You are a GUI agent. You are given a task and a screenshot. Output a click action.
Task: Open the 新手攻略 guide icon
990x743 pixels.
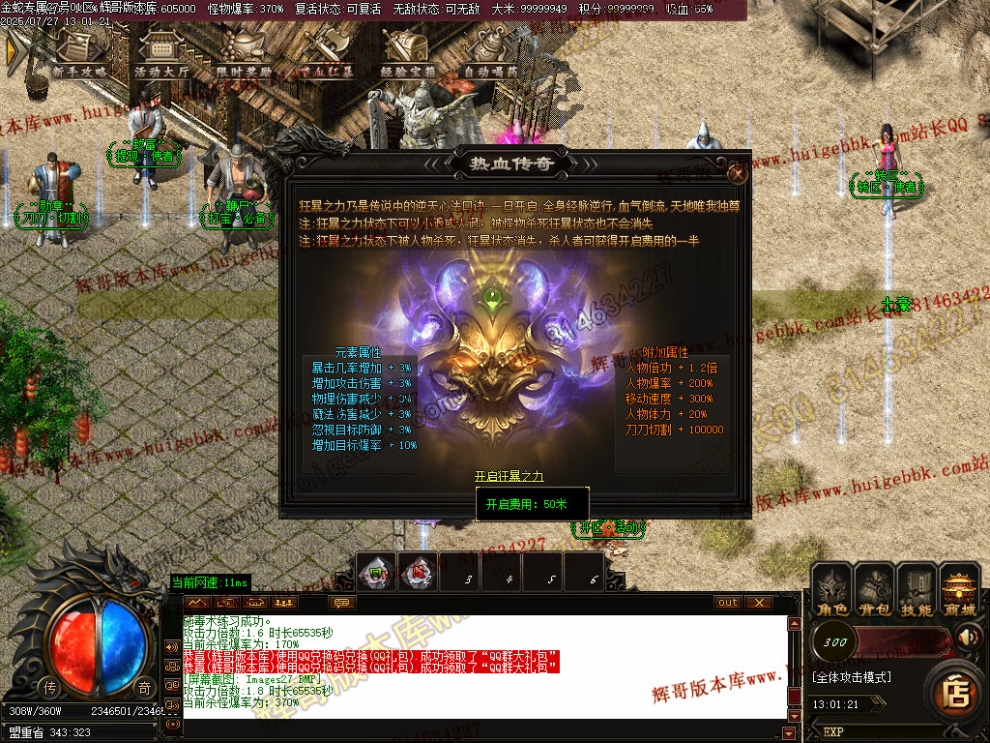click(79, 52)
